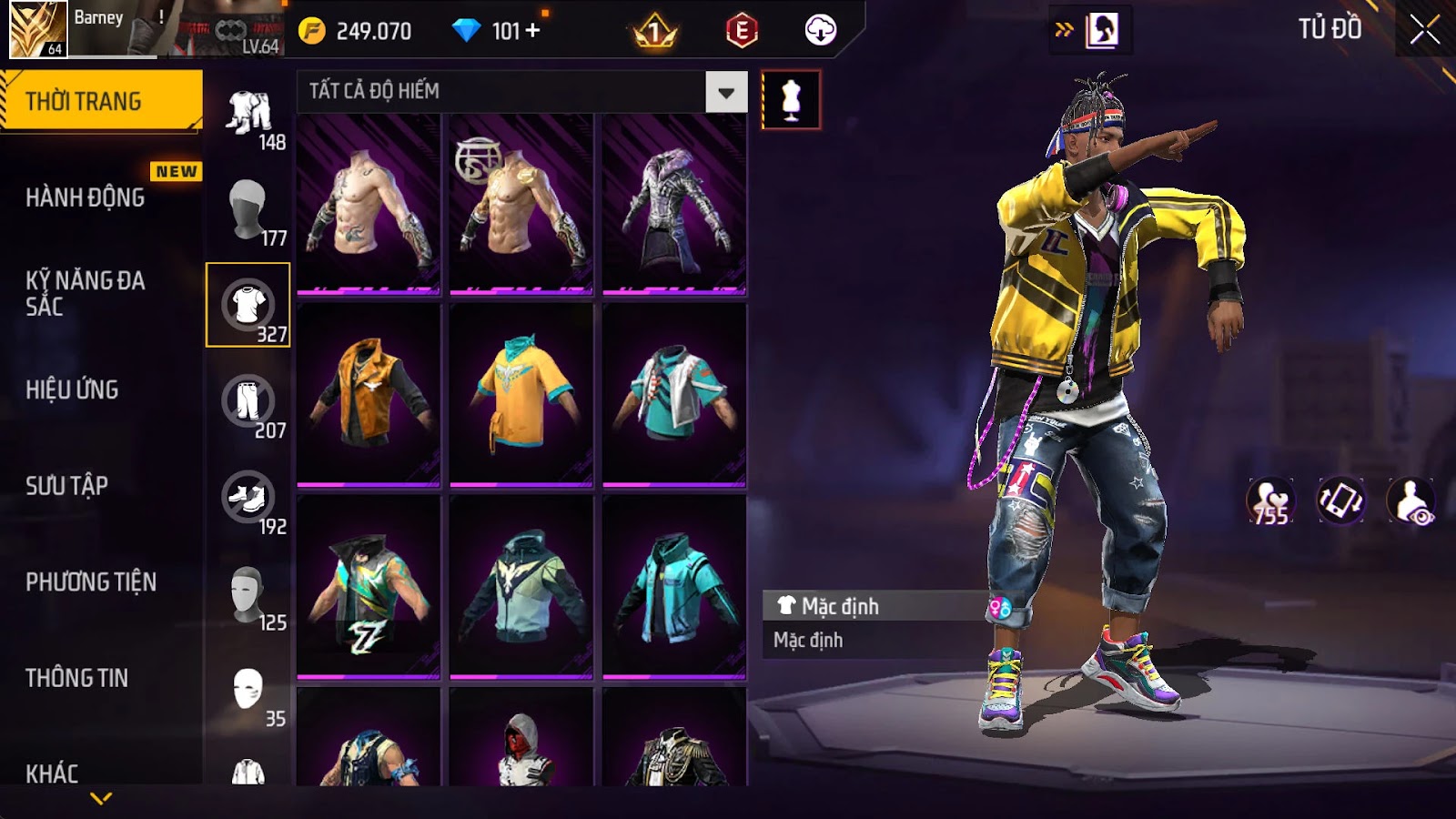Select the shoes category showing 192
Image resolution: width=1456 pixels, height=819 pixels.
point(248,498)
